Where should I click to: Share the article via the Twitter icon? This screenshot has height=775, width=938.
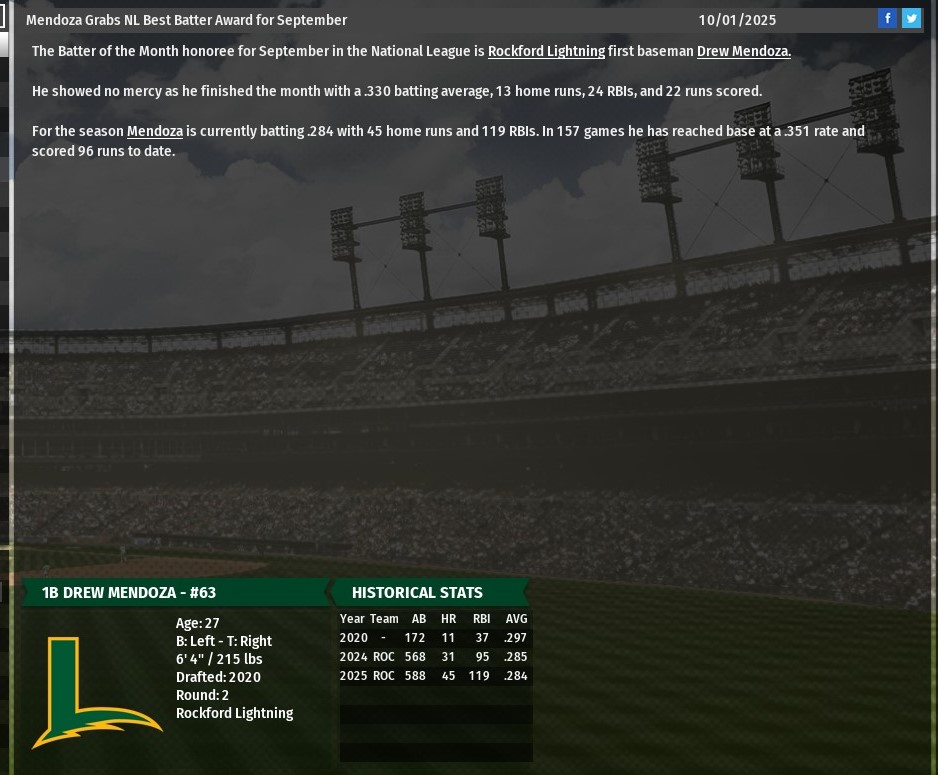coord(911,18)
